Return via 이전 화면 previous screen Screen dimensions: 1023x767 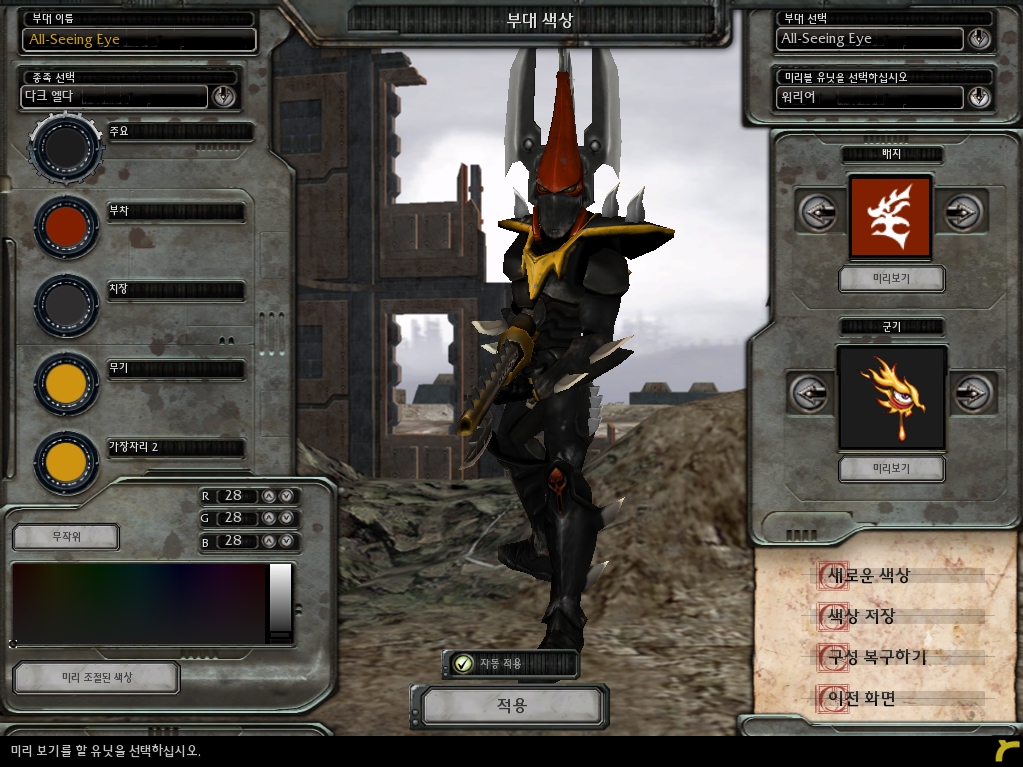(857, 698)
